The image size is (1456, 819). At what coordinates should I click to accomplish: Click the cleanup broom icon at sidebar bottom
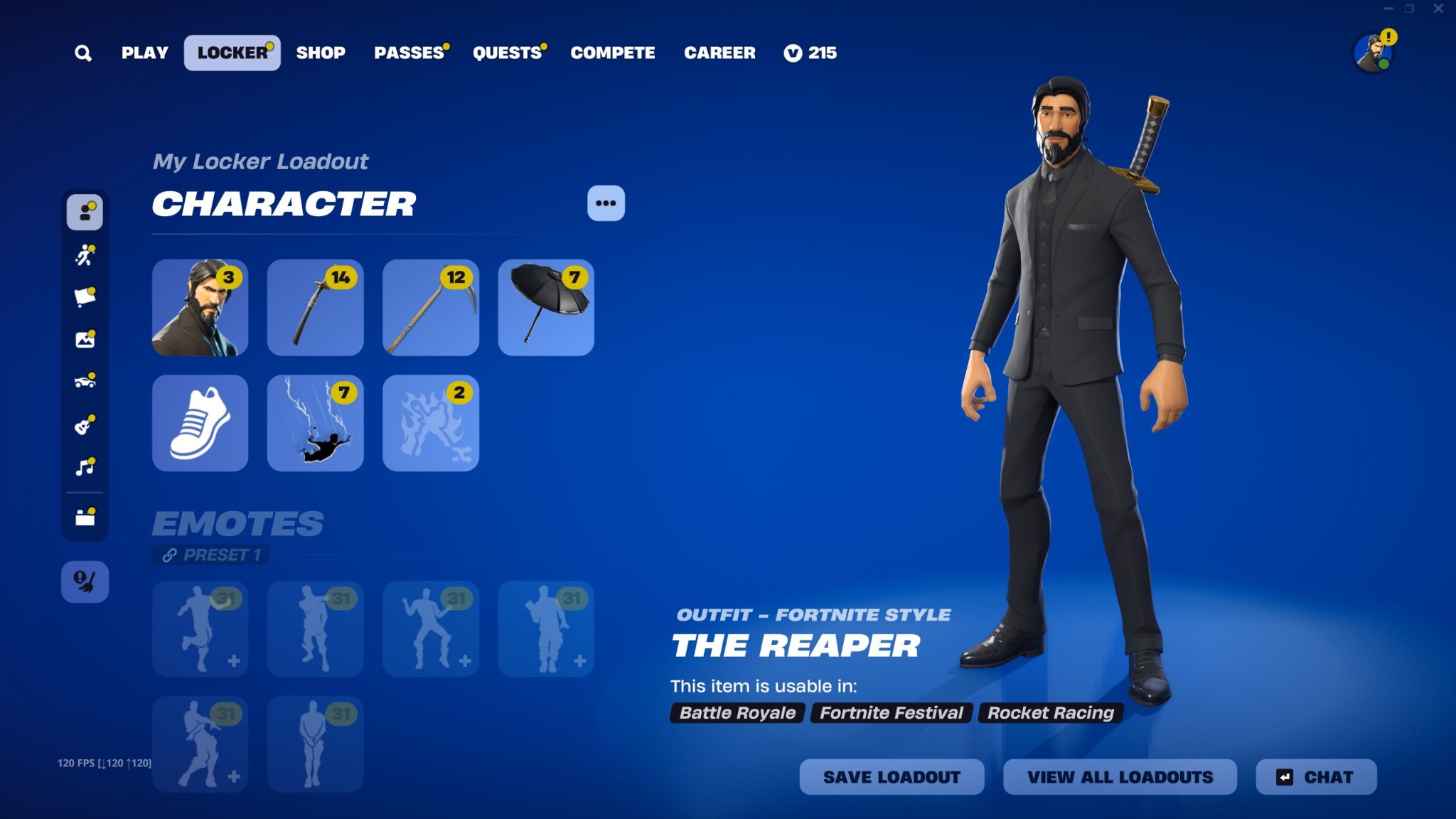(85, 582)
